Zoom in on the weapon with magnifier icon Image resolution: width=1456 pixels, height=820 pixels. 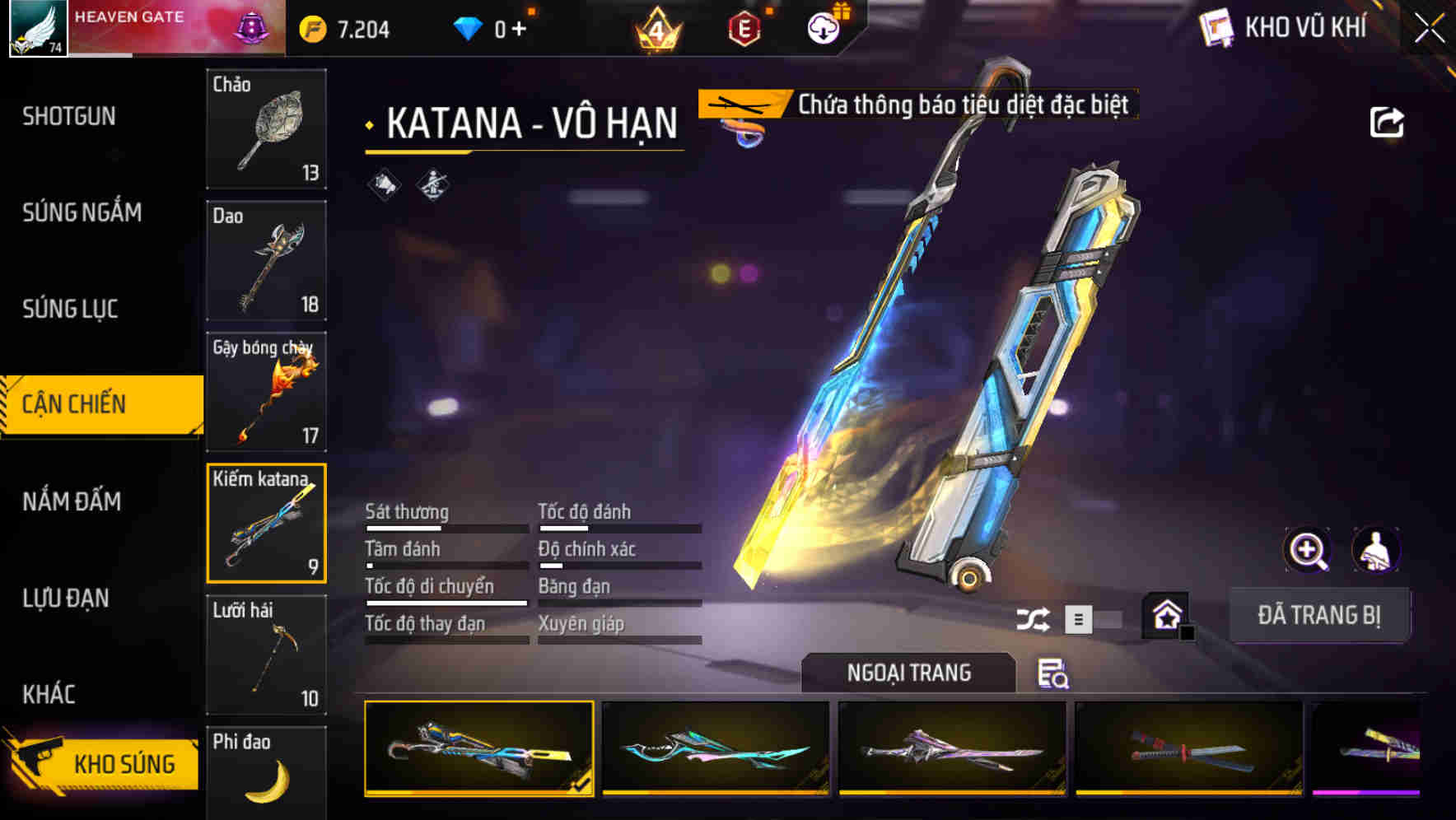click(x=1308, y=550)
